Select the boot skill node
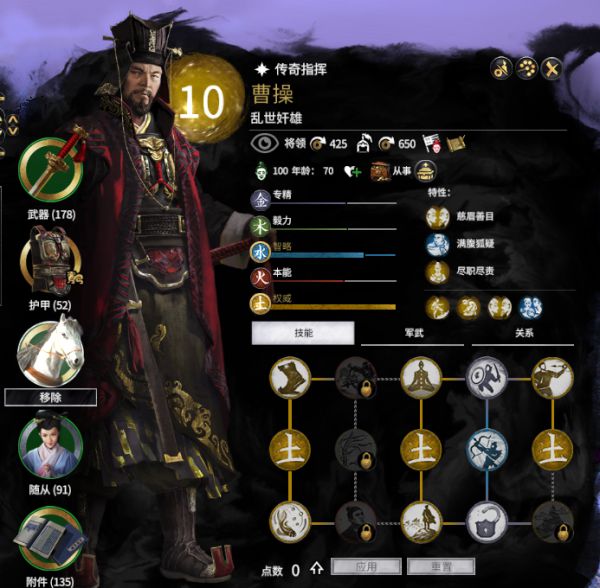Image resolution: width=600 pixels, height=588 pixels. [x=291, y=376]
